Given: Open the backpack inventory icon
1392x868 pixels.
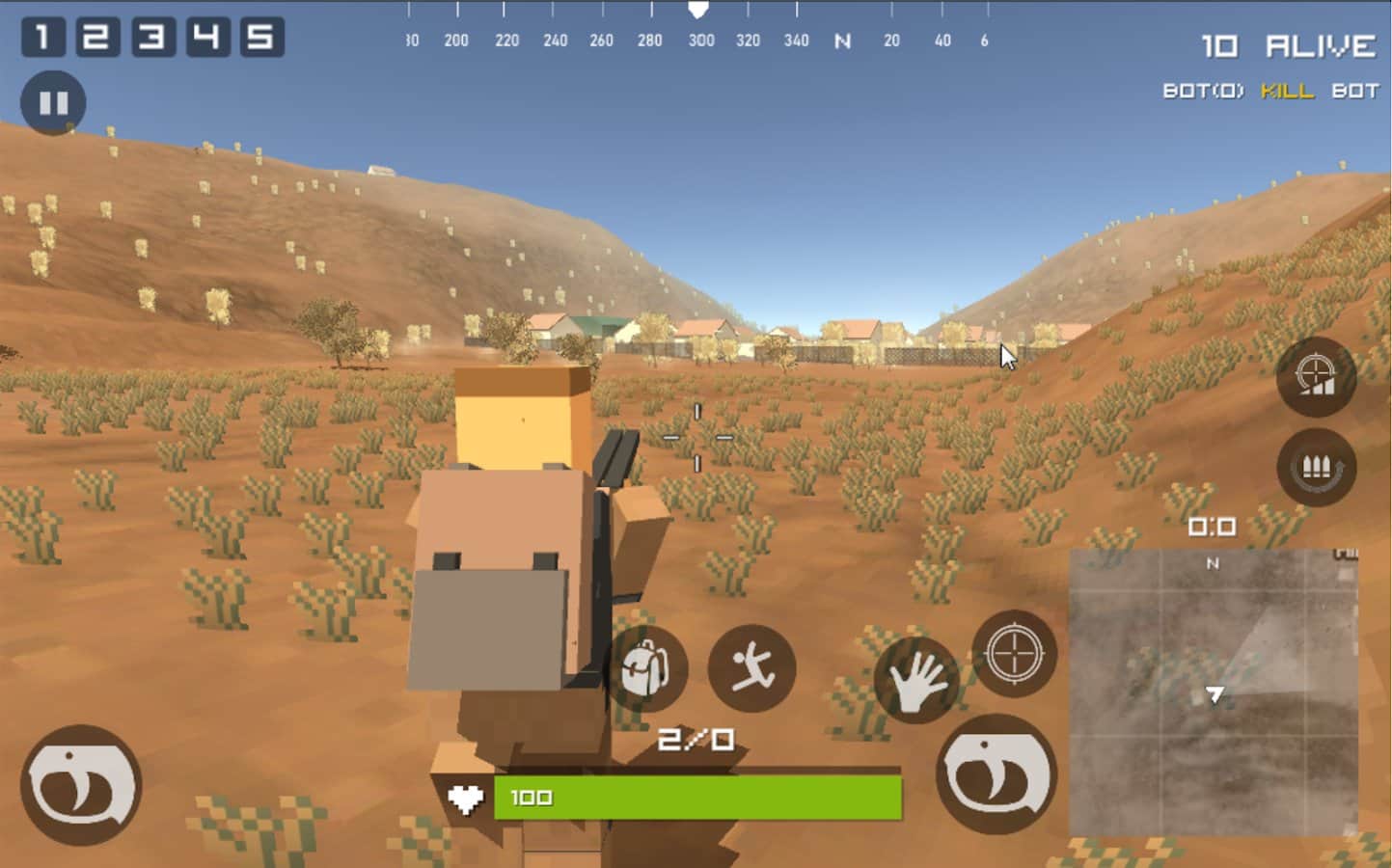Looking at the screenshot, I should click(650, 669).
